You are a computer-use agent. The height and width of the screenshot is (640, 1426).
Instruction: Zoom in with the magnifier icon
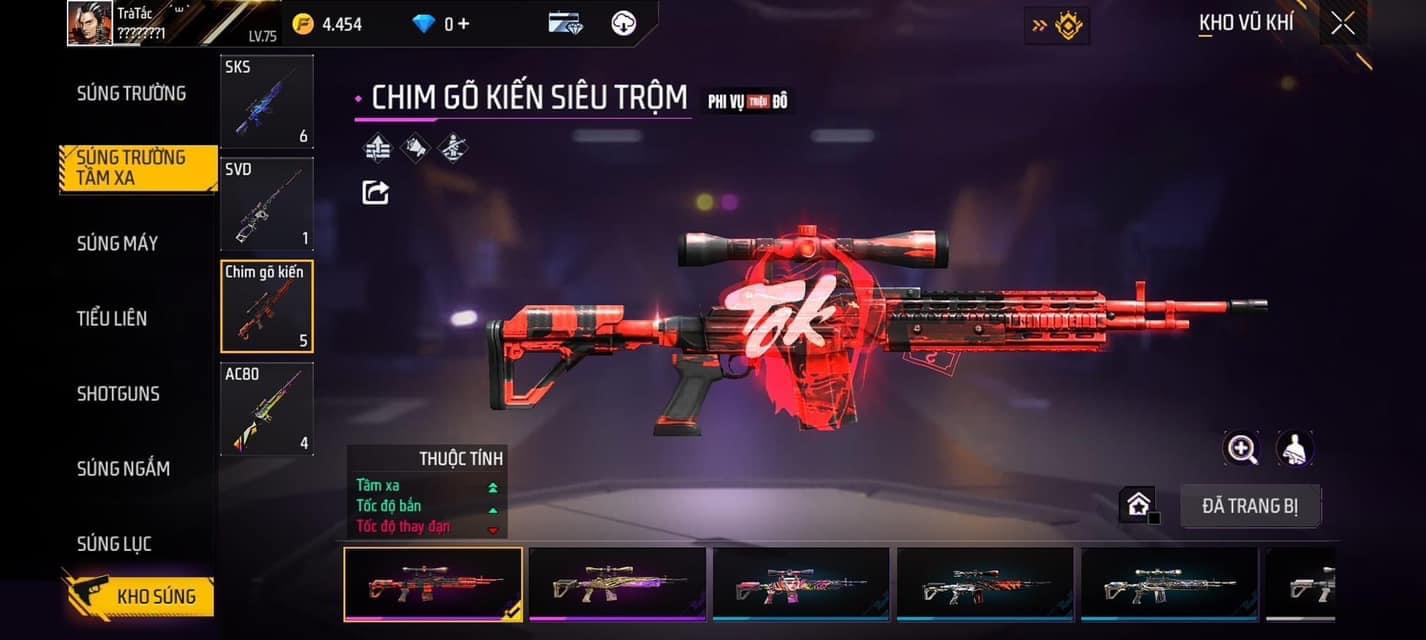click(x=1242, y=449)
